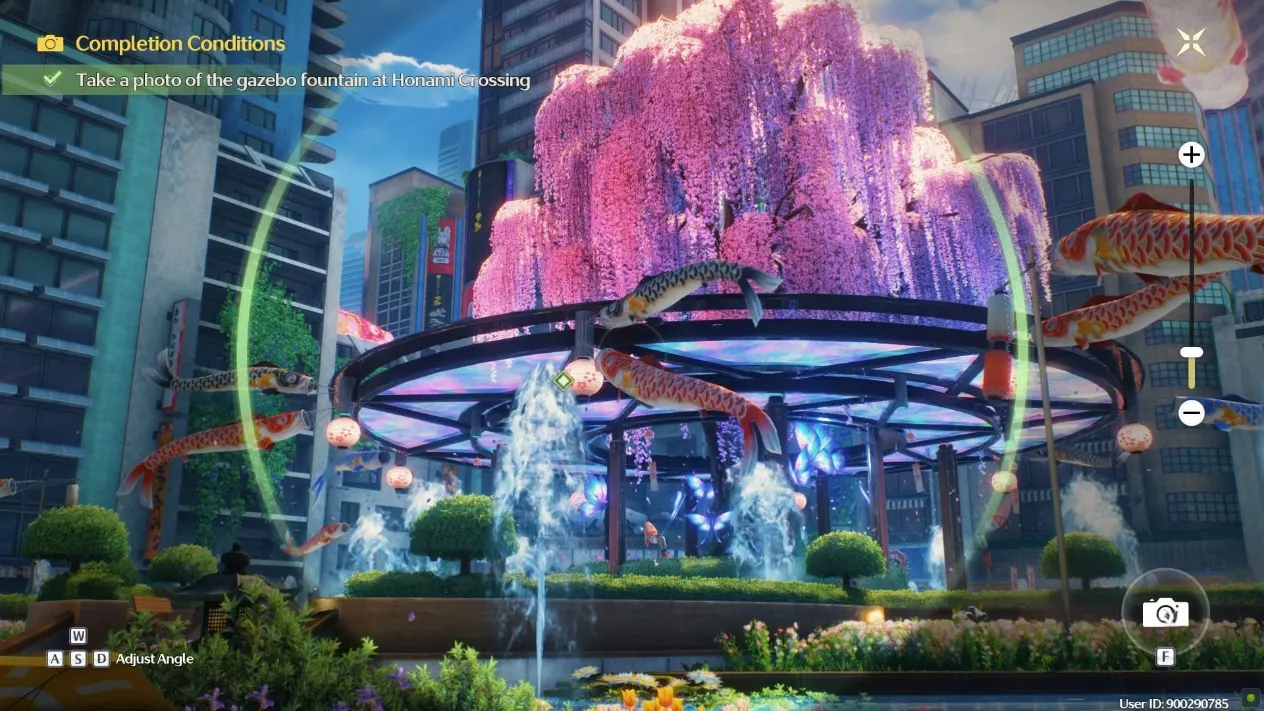The height and width of the screenshot is (711, 1264).
Task: Take a photo with the camera shutter button
Action: pyautogui.click(x=1165, y=612)
